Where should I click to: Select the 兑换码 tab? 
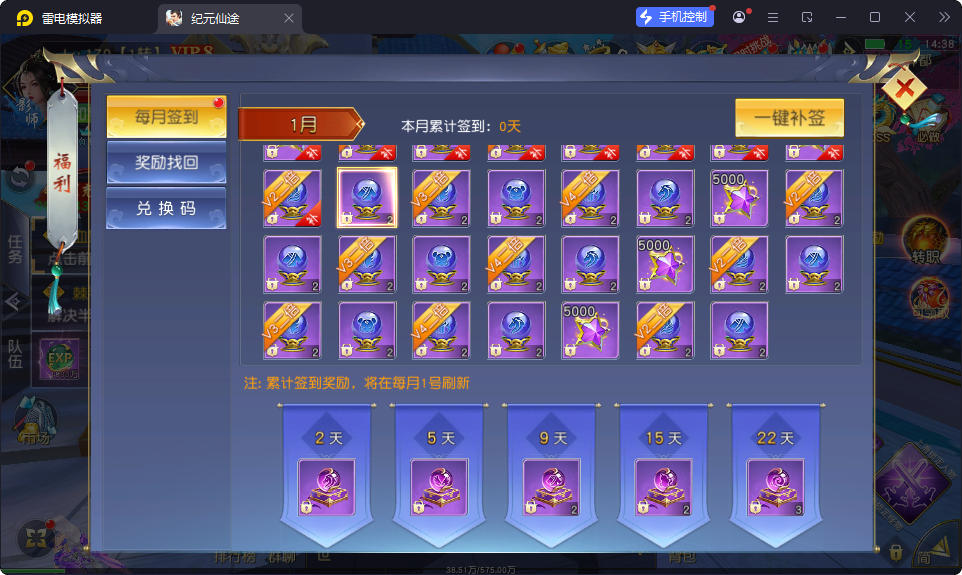[x=166, y=208]
